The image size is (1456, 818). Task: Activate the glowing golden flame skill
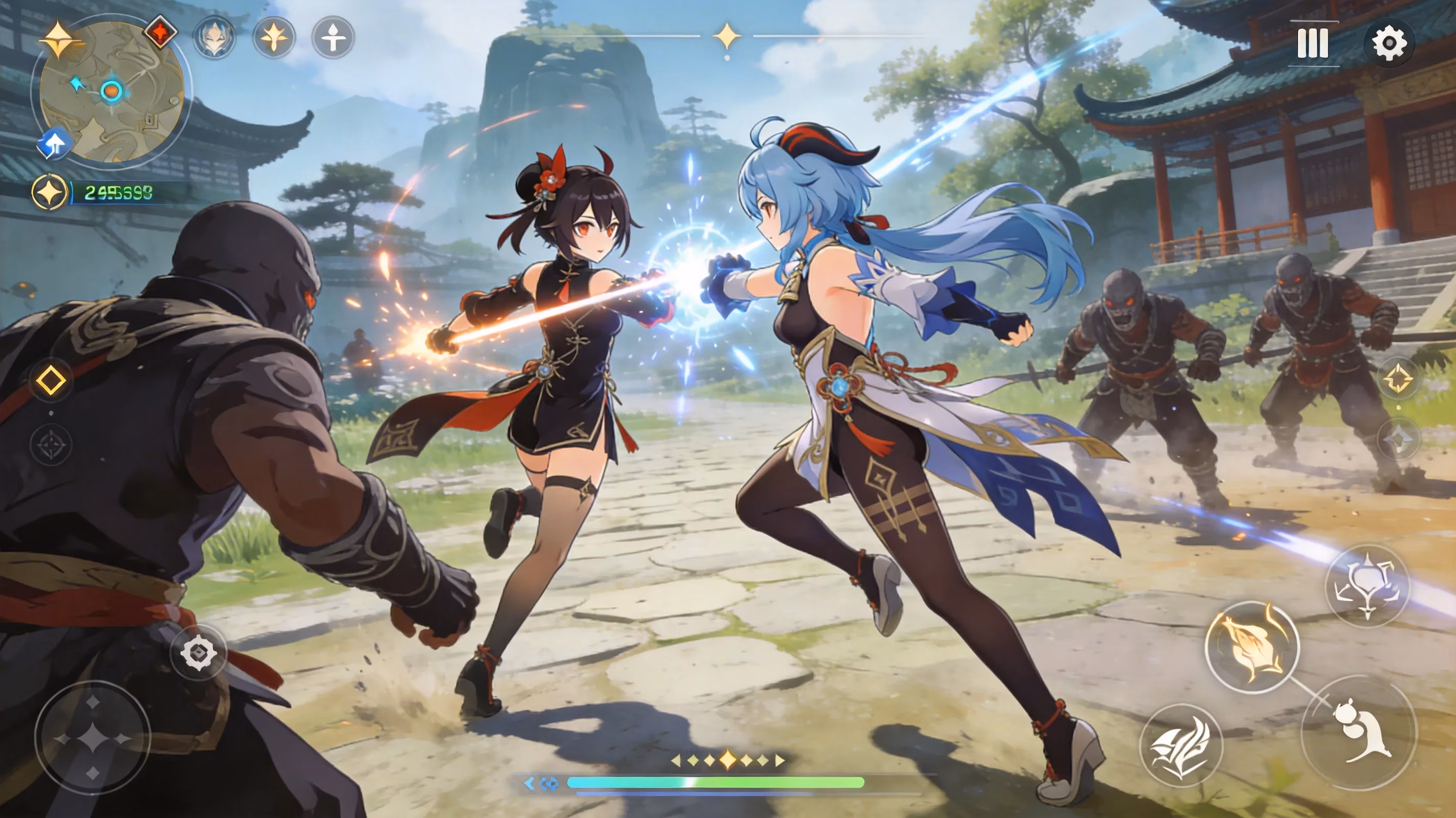point(1252,646)
